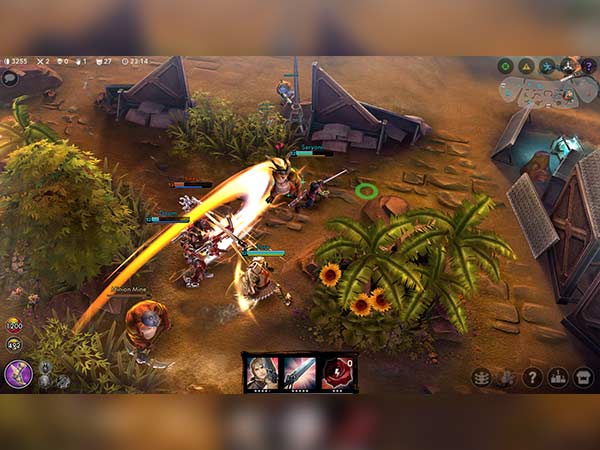Send the purple question mark ping
This screenshot has width=600, height=450.
pos(588,66)
